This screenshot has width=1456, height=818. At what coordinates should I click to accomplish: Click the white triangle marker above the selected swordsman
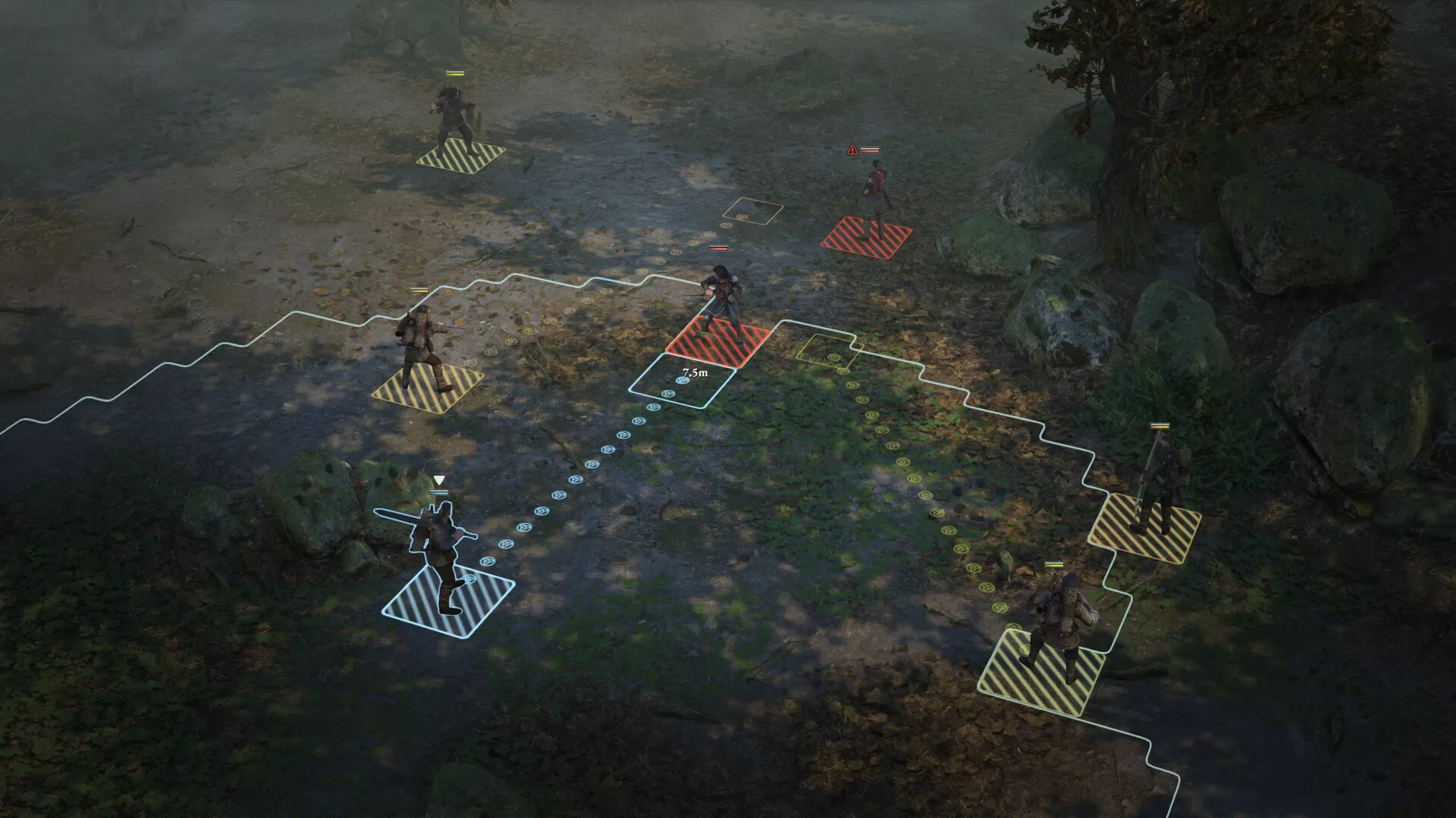438,479
